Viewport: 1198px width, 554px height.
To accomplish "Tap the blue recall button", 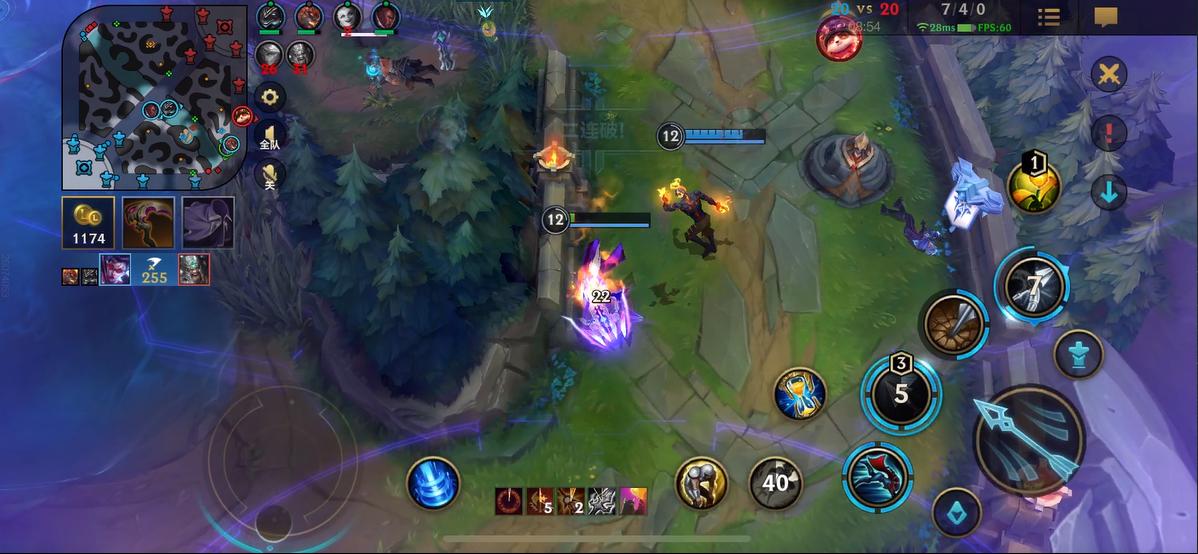I will pos(433,482).
